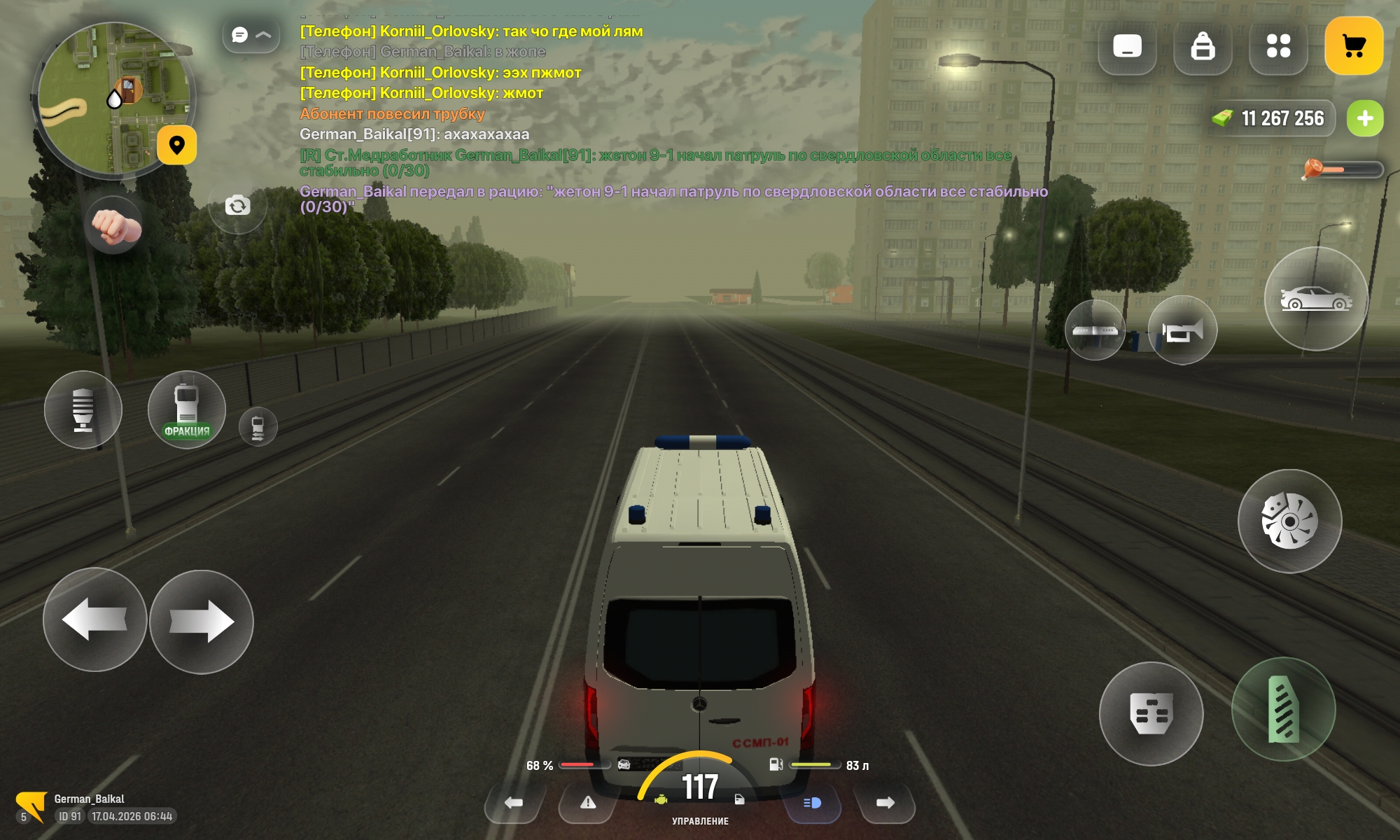The height and width of the screenshot is (840, 1400).
Task: Open the four-dot main menu
Action: [x=1278, y=47]
